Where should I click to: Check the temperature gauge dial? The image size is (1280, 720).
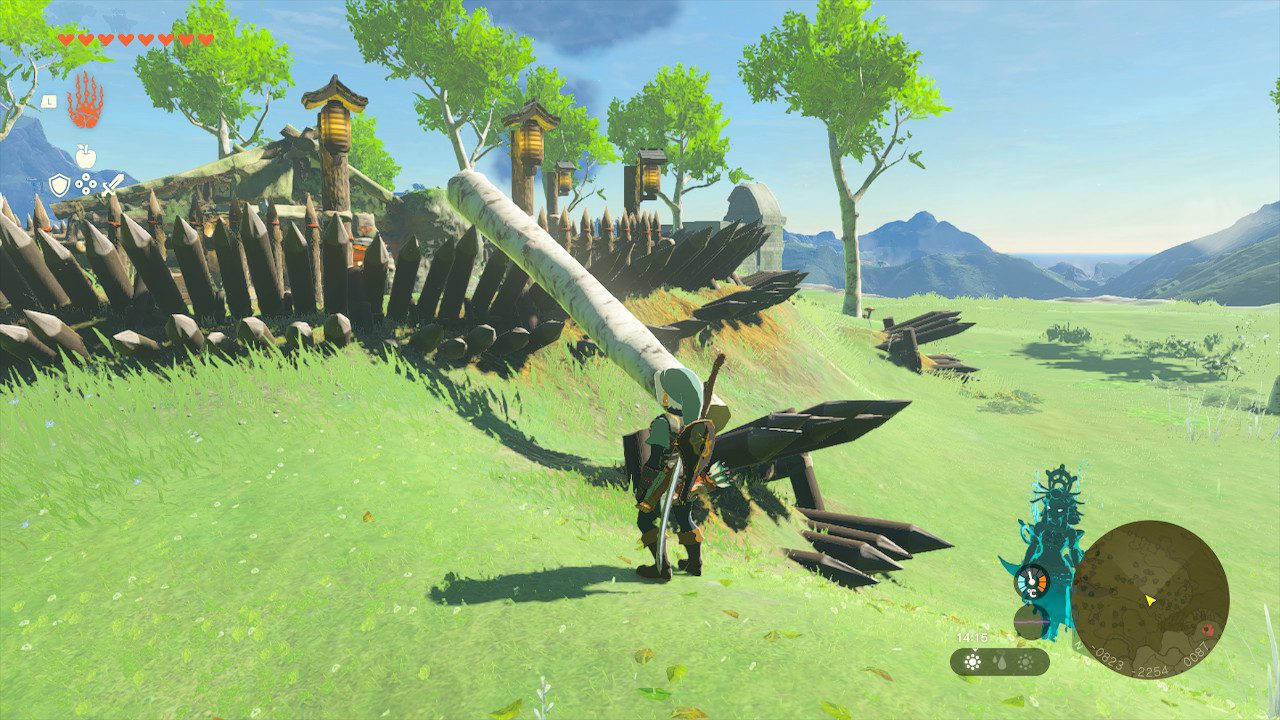pos(1031,582)
